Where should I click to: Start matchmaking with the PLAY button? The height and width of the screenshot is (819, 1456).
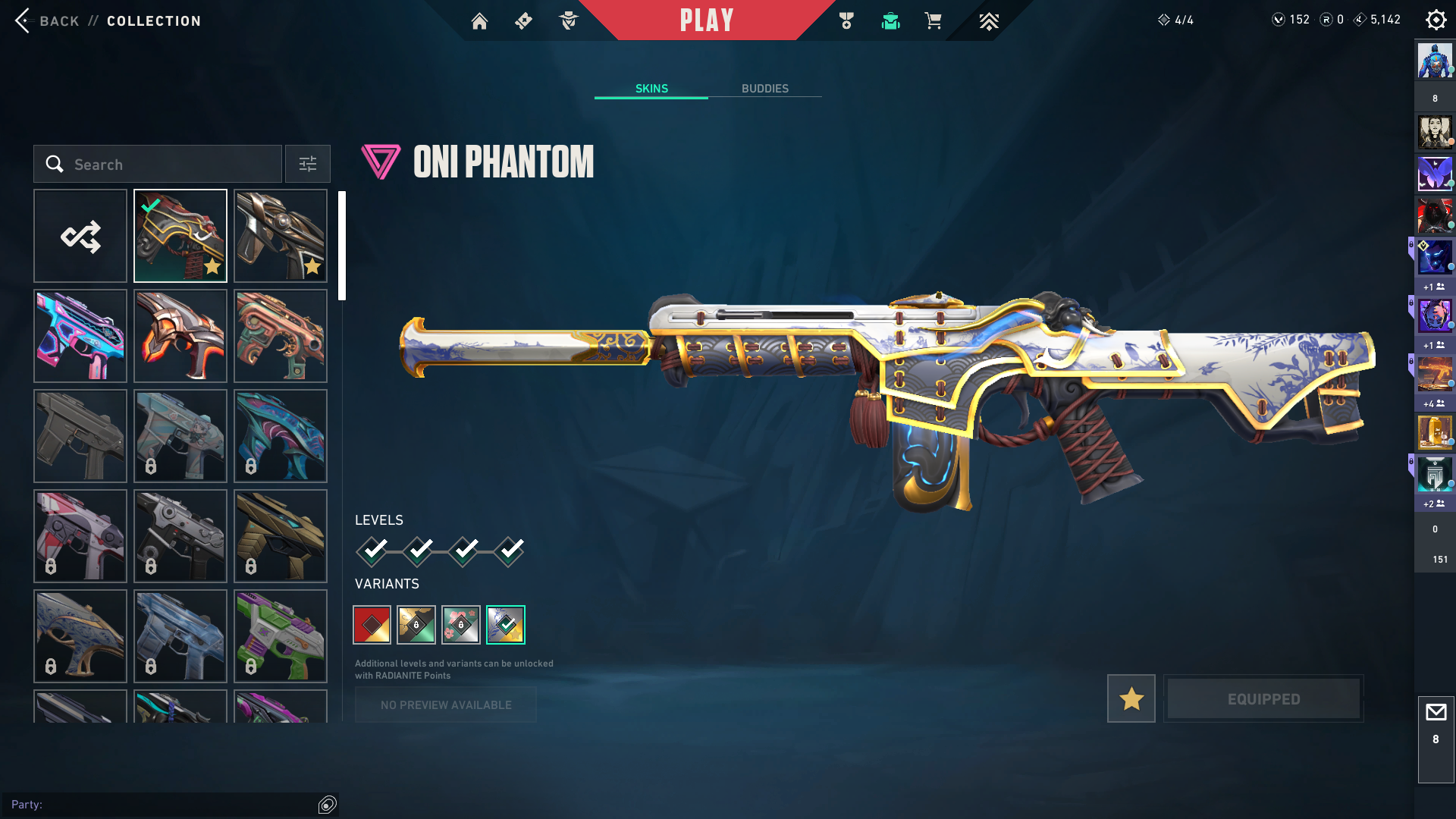pos(706,20)
